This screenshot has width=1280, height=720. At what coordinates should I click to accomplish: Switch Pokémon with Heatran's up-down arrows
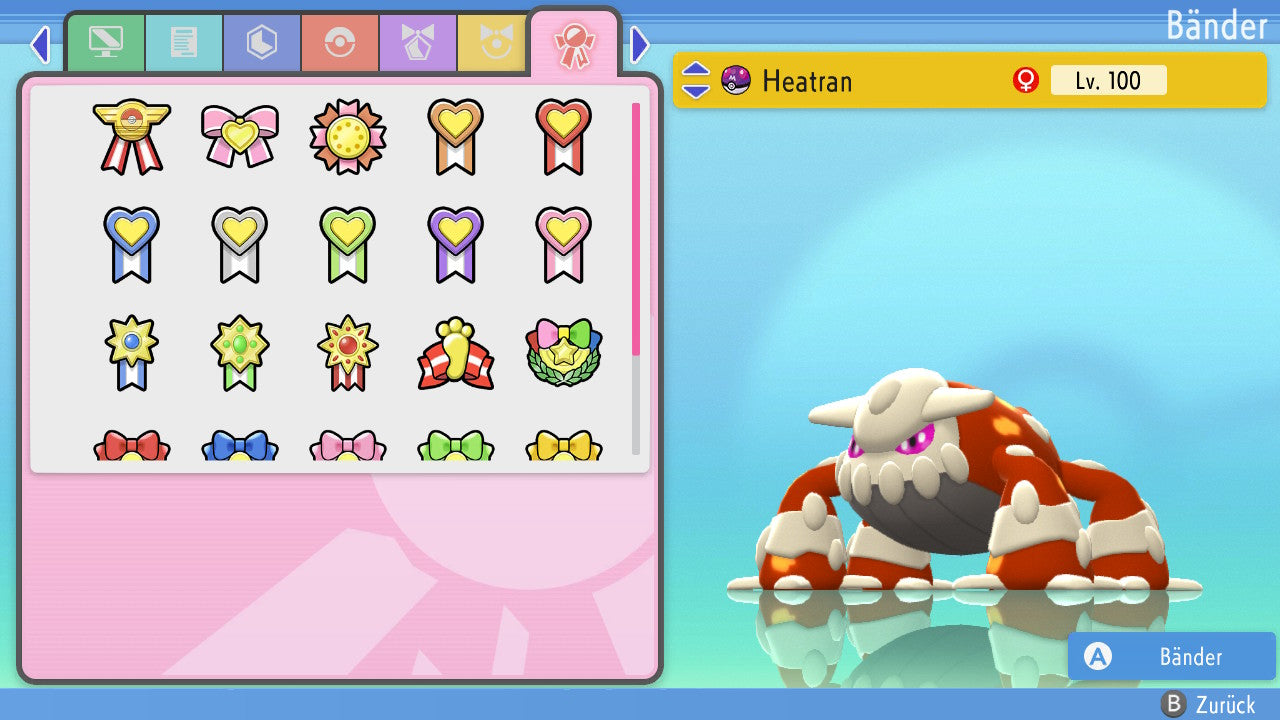click(696, 80)
